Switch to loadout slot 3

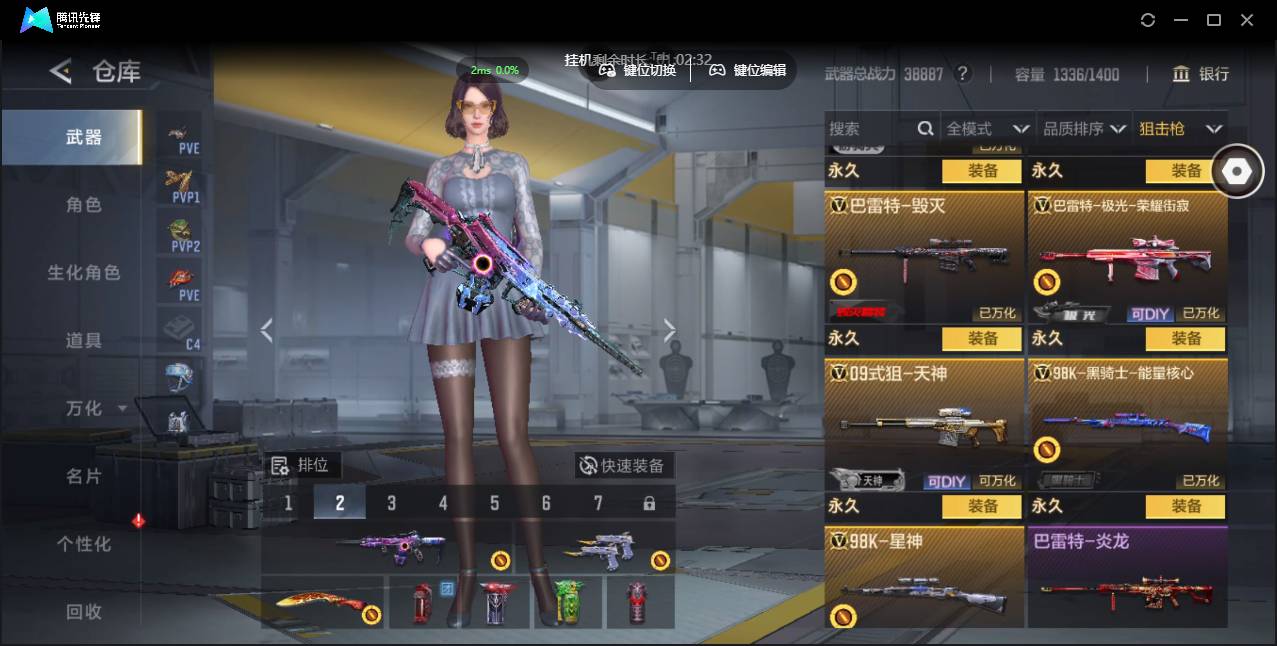(x=391, y=503)
